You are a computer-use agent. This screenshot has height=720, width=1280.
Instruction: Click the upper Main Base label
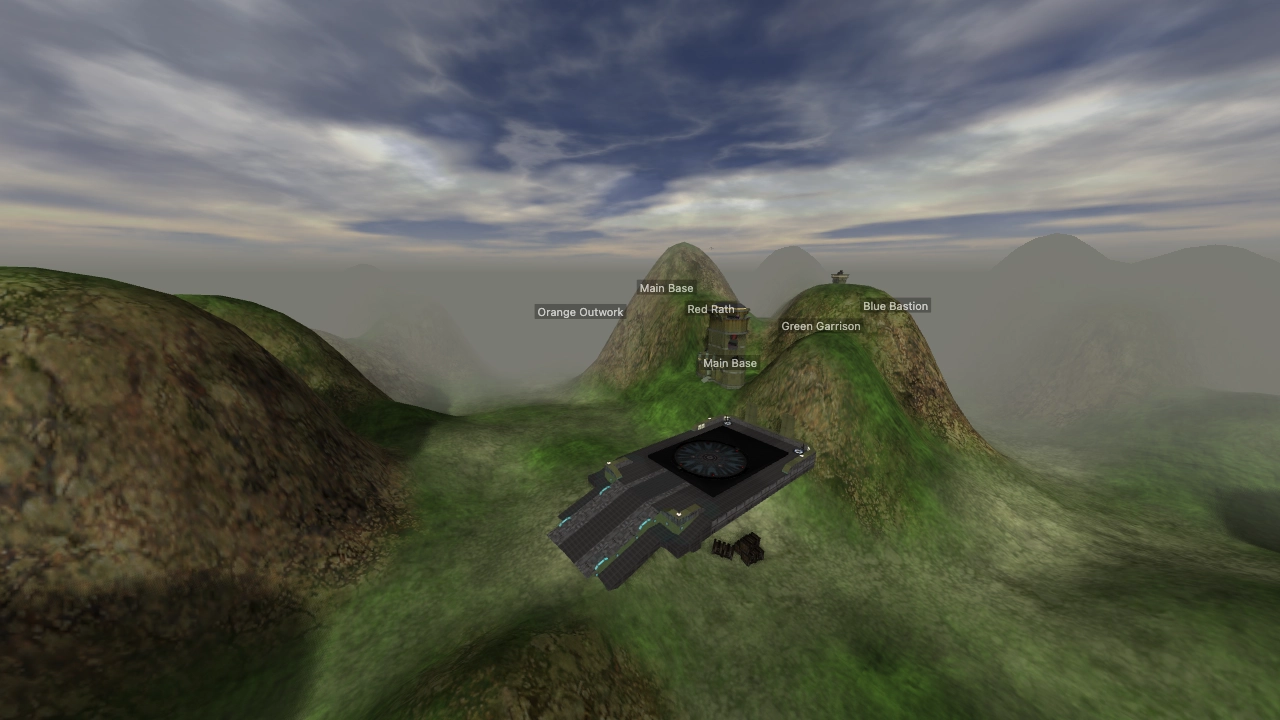(666, 288)
